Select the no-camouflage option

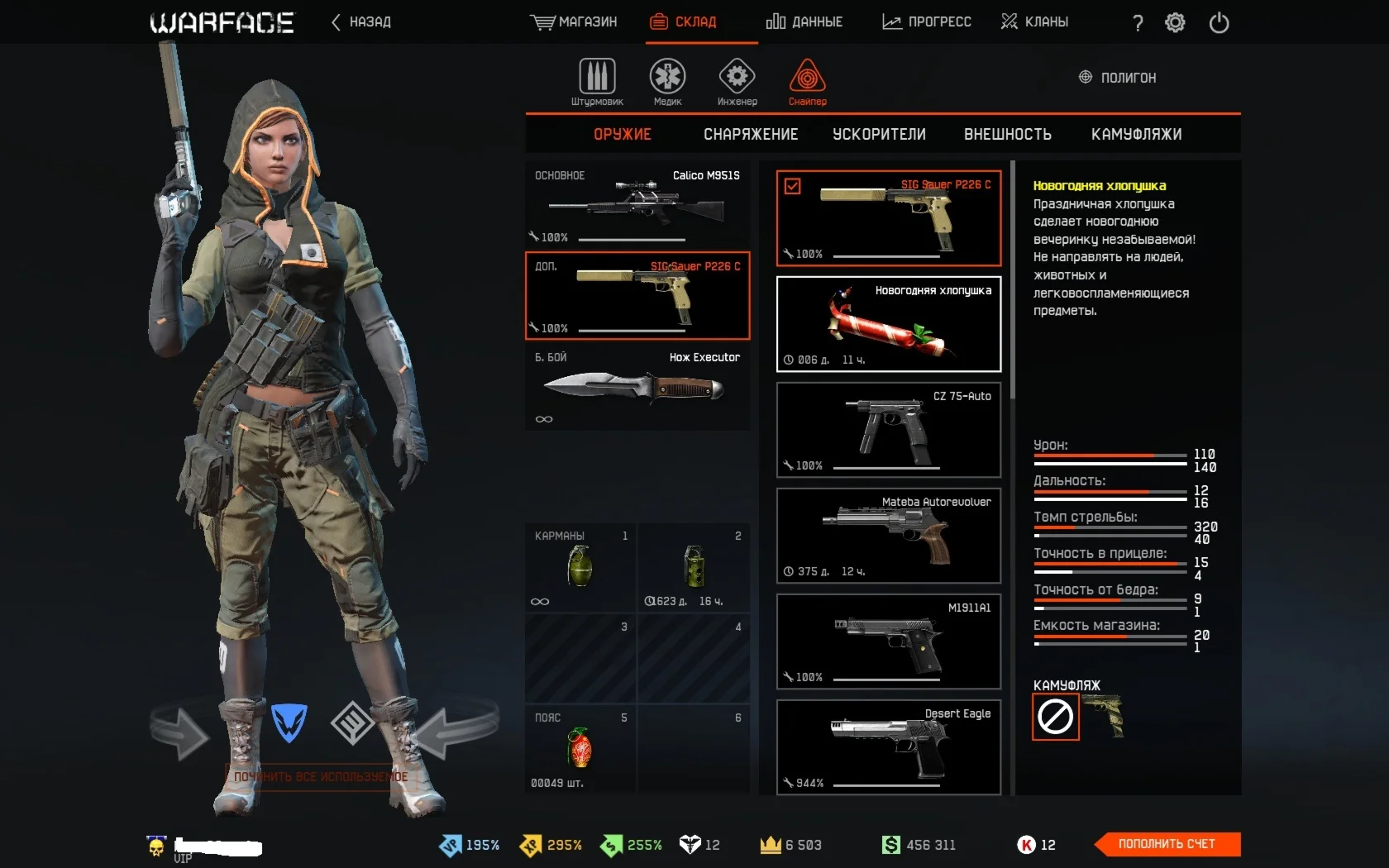(x=1056, y=717)
